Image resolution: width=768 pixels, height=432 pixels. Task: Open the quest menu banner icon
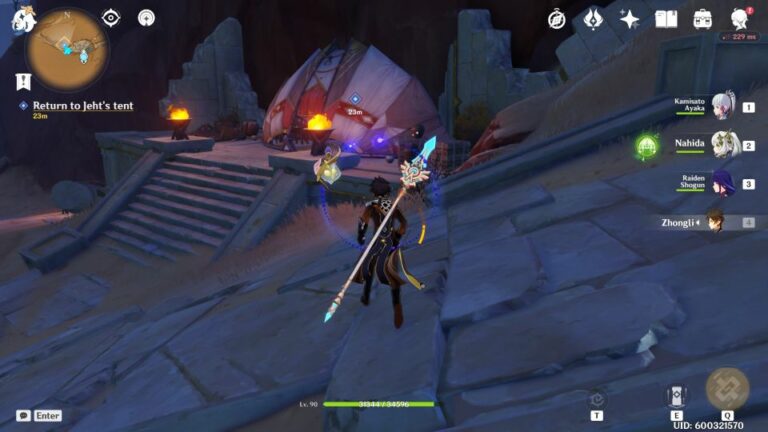point(23,82)
